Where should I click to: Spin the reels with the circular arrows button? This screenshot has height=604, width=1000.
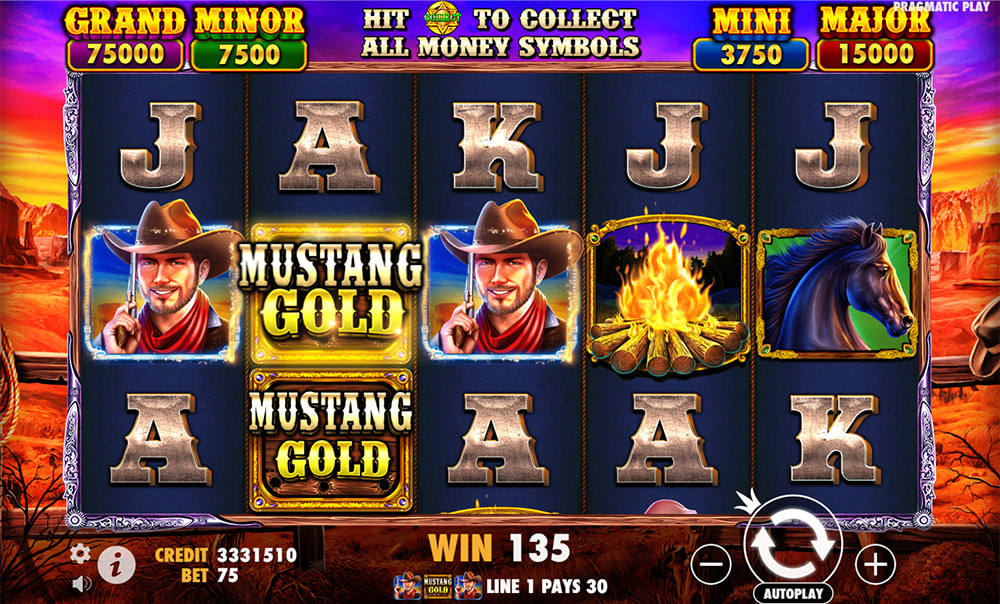[793, 541]
